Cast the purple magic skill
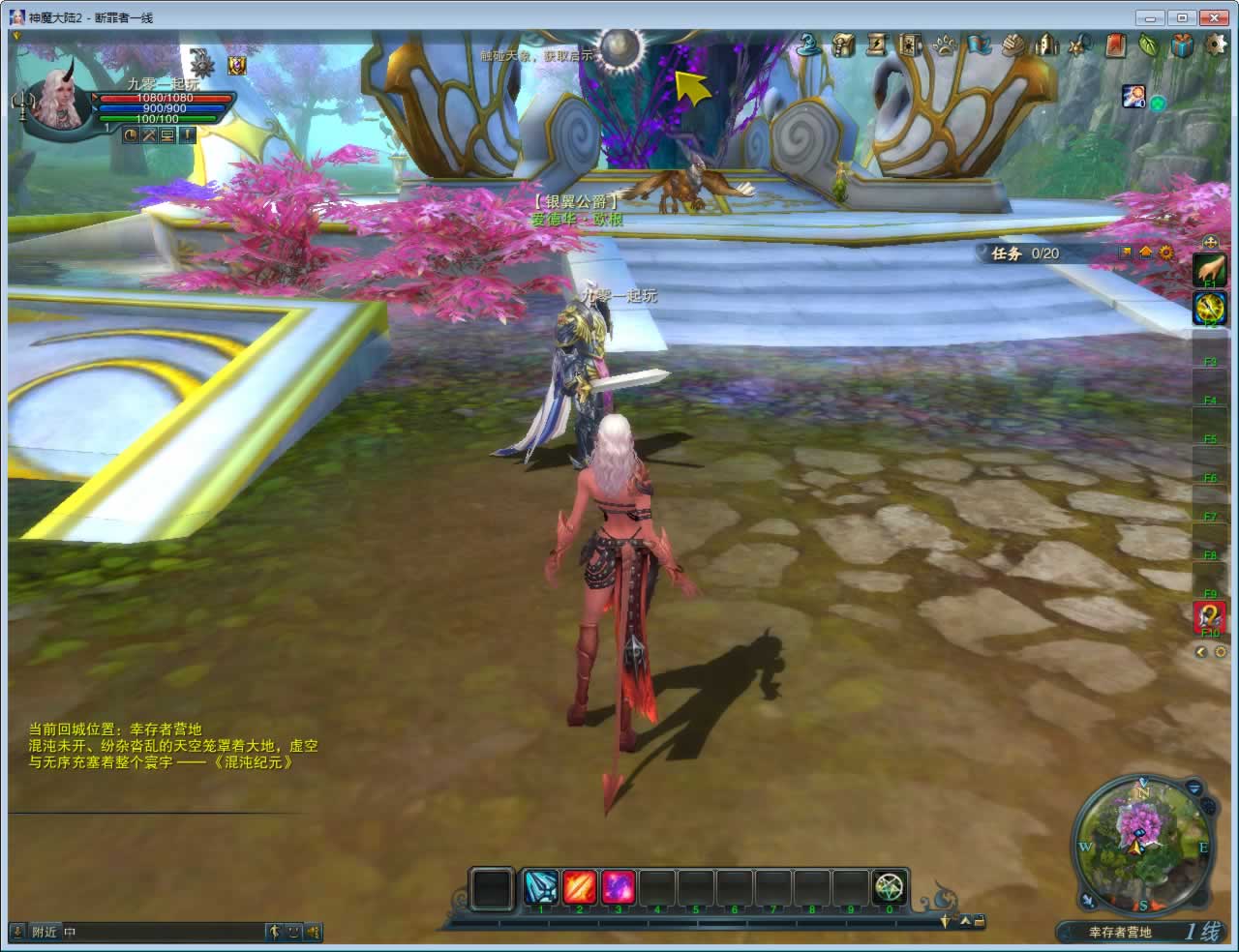1239x952 pixels. (x=619, y=887)
